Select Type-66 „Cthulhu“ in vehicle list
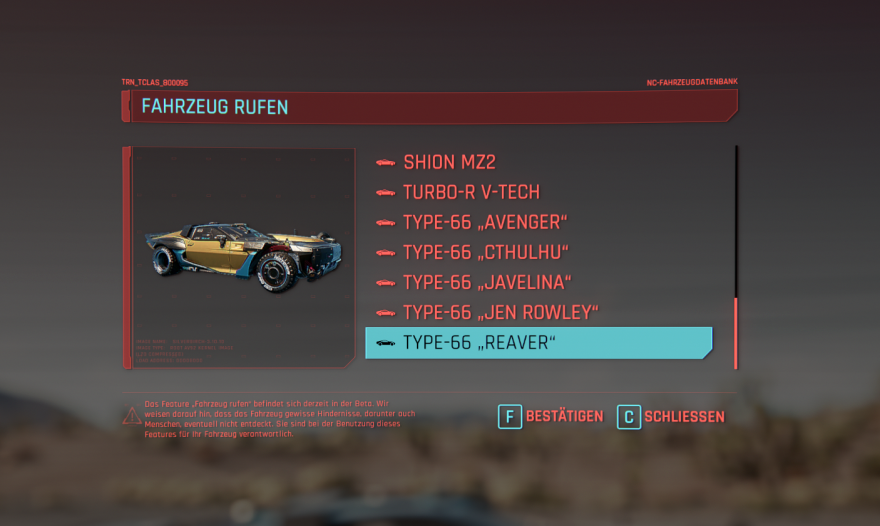 (x=485, y=252)
